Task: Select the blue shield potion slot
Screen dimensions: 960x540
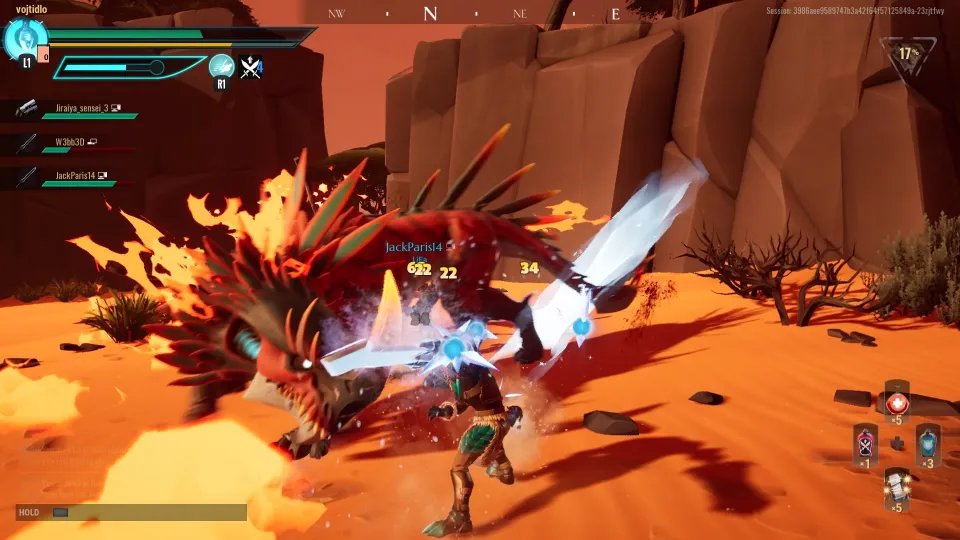Action: (928, 443)
